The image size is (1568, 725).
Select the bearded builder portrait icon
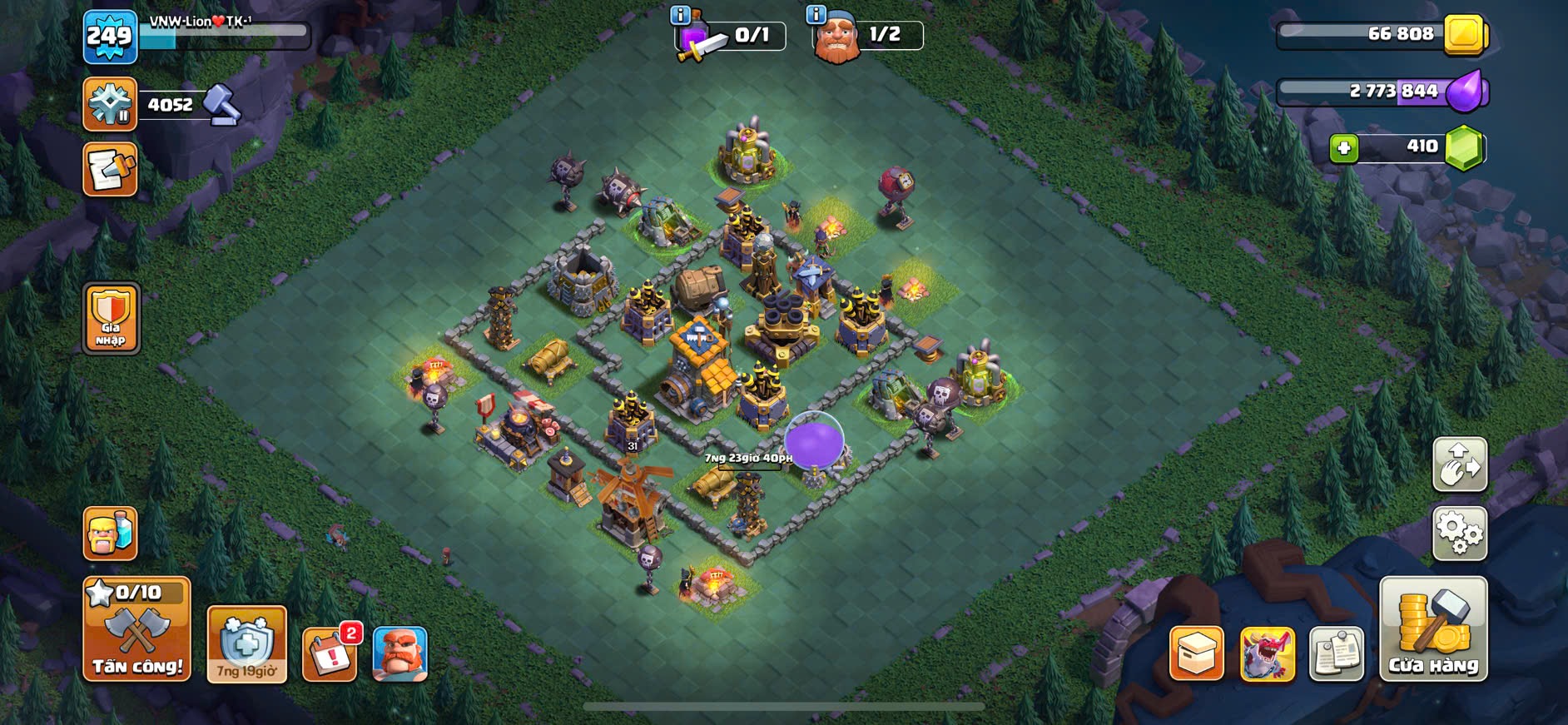tap(400, 654)
